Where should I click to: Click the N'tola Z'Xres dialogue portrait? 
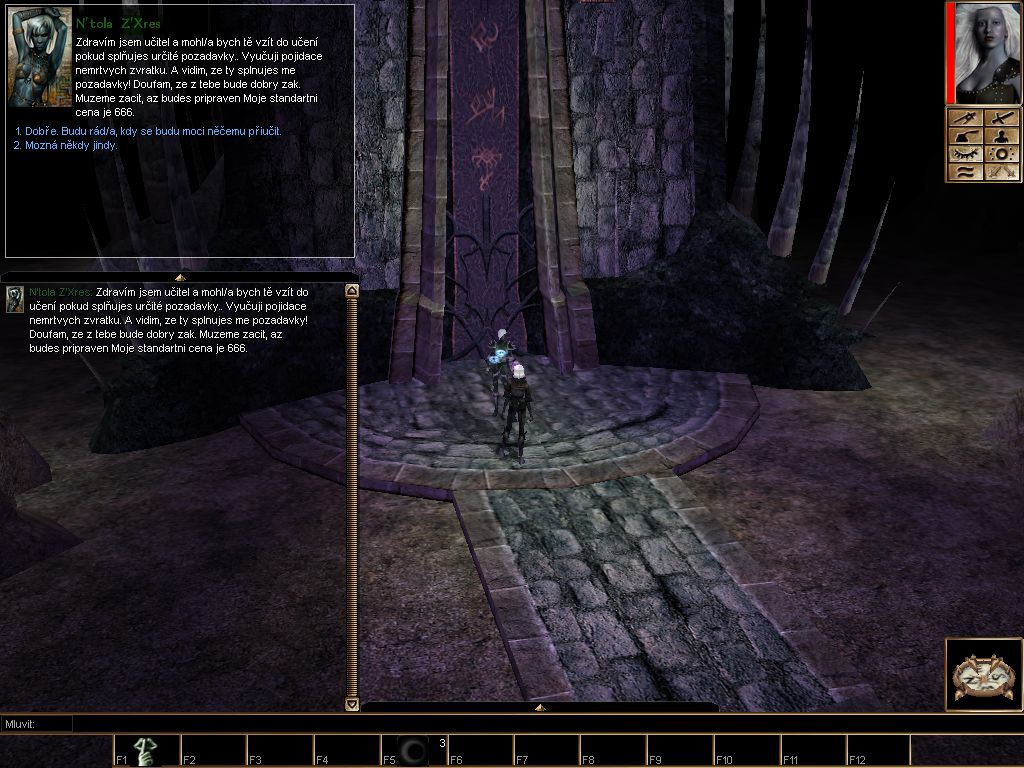[x=40, y=58]
